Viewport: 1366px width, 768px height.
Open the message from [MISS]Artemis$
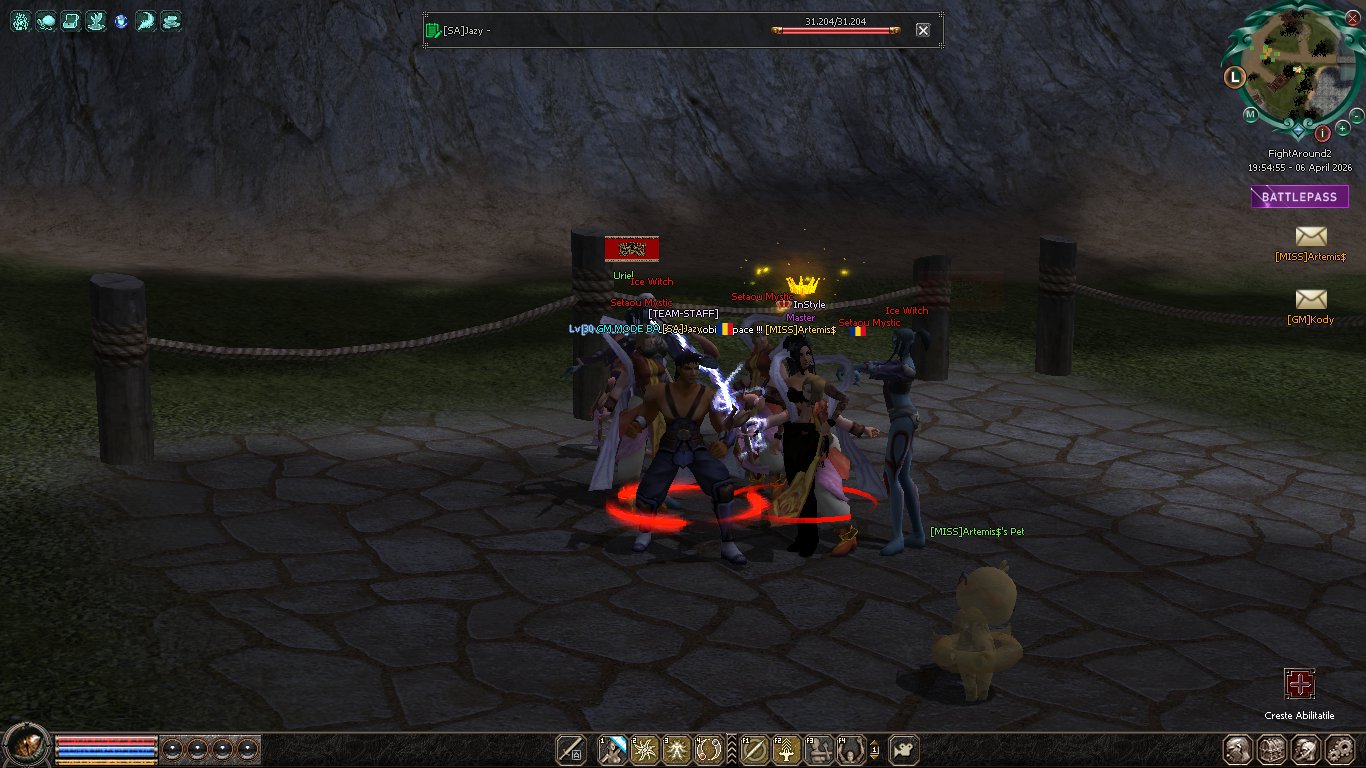[x=1310, y=237]
